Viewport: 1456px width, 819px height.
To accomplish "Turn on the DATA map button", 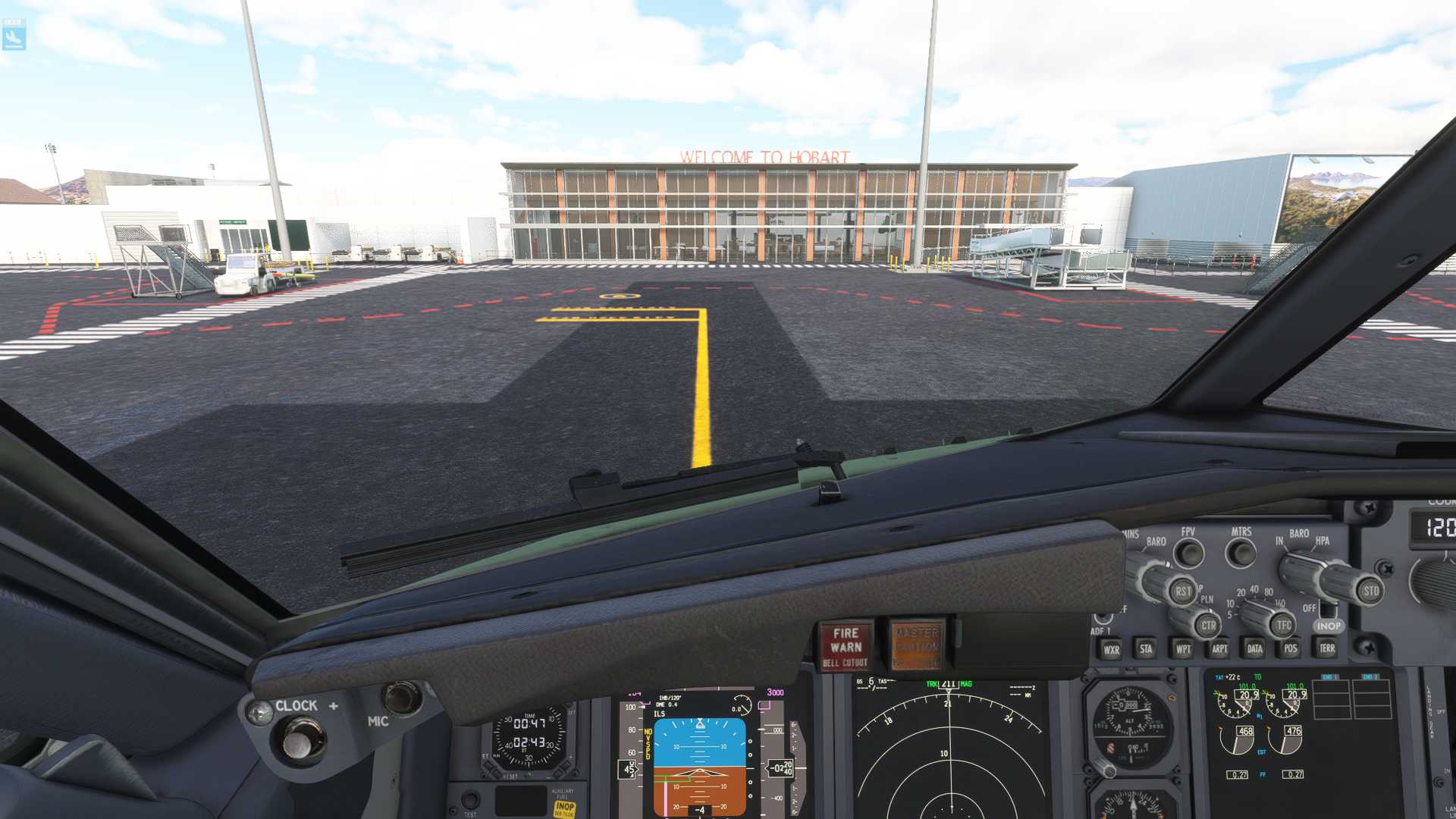I will pos(1255,649).
